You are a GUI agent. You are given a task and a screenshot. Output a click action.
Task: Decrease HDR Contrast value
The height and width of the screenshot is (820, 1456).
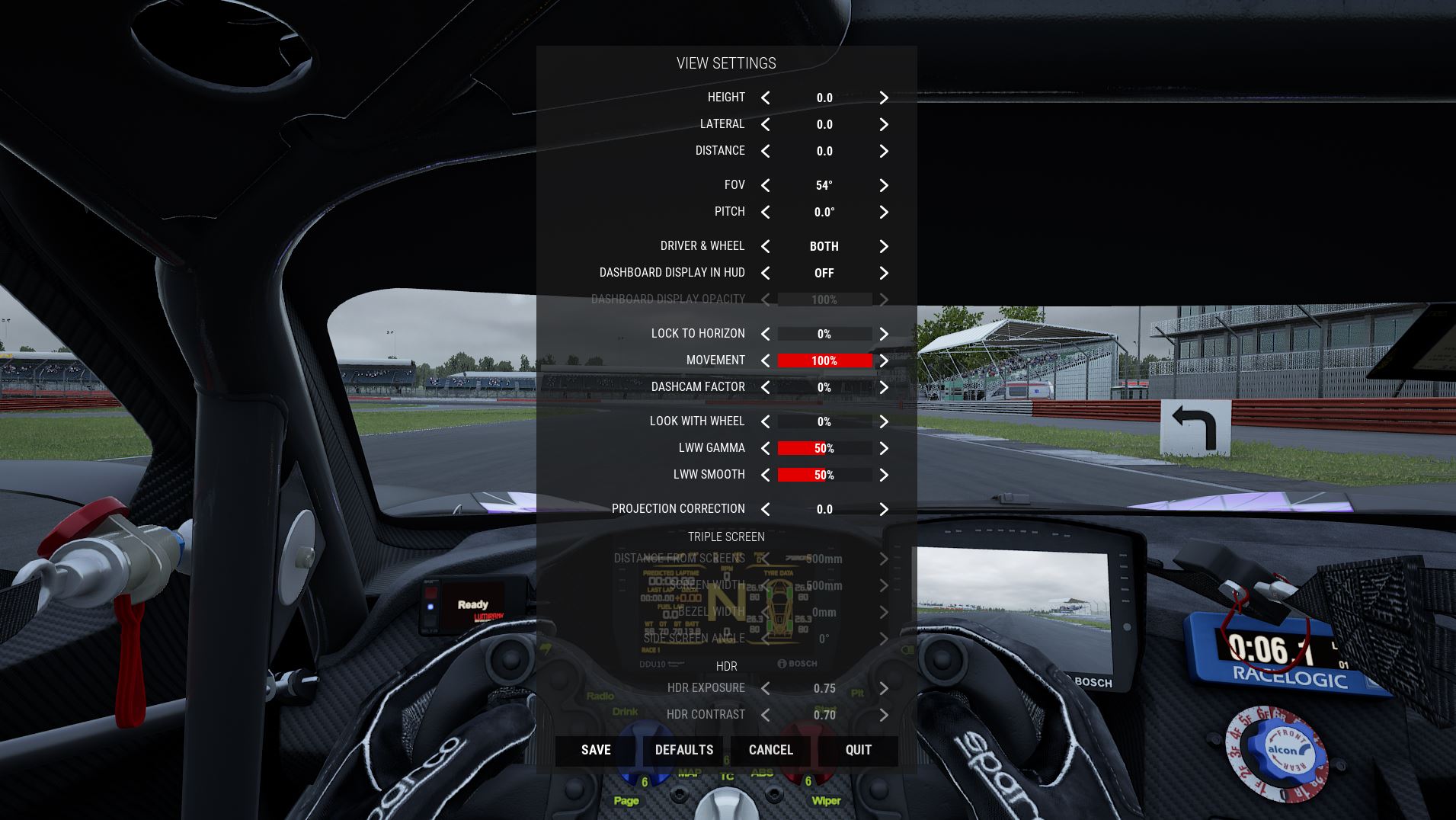tap(766, 715)
